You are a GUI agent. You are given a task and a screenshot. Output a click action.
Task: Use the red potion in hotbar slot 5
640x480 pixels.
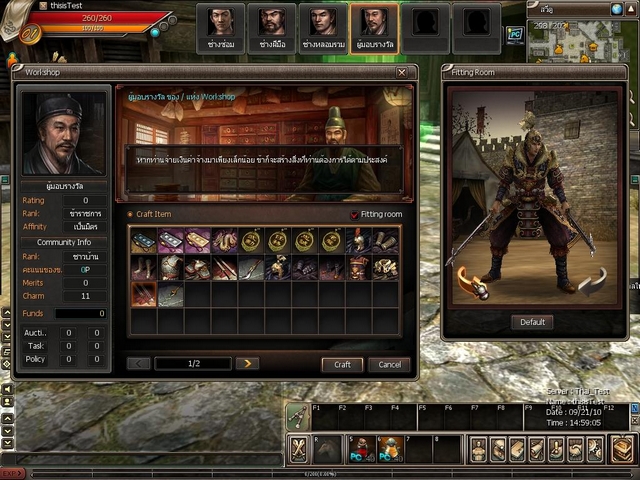(x=360, y=449)
